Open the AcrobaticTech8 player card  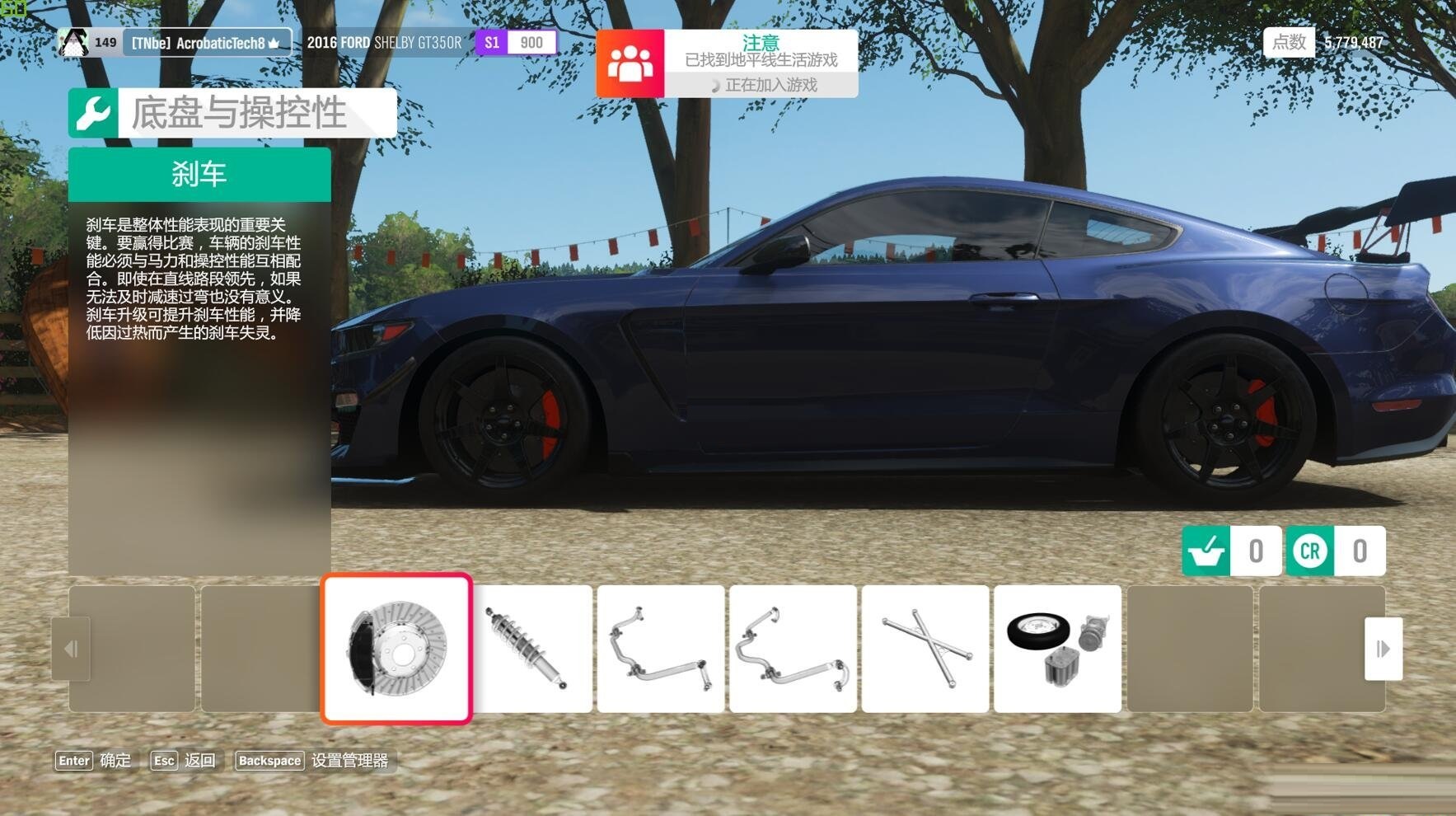175,42
